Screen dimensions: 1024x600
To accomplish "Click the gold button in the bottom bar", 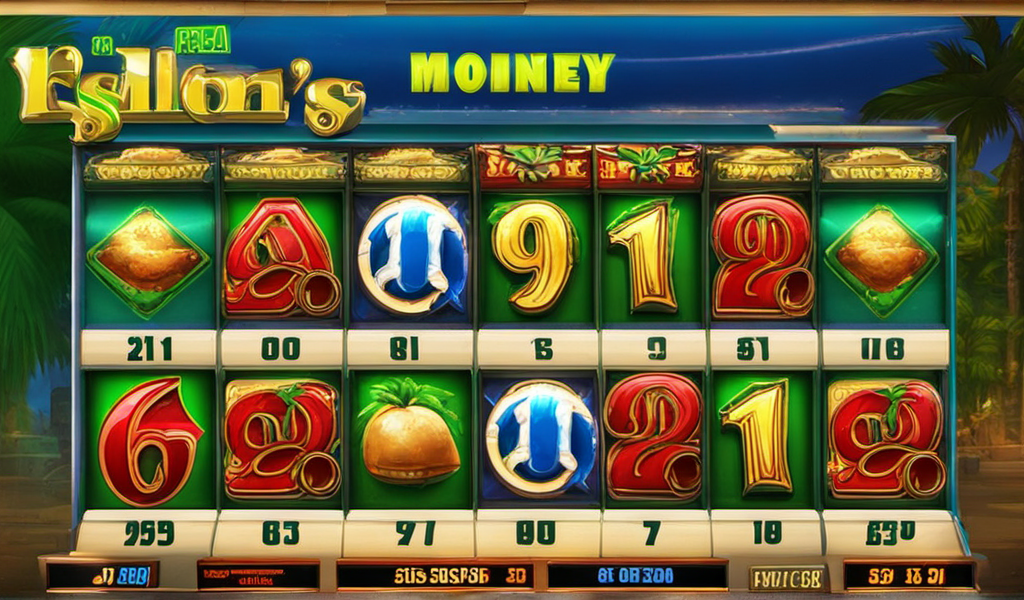I will pos(787,577).
